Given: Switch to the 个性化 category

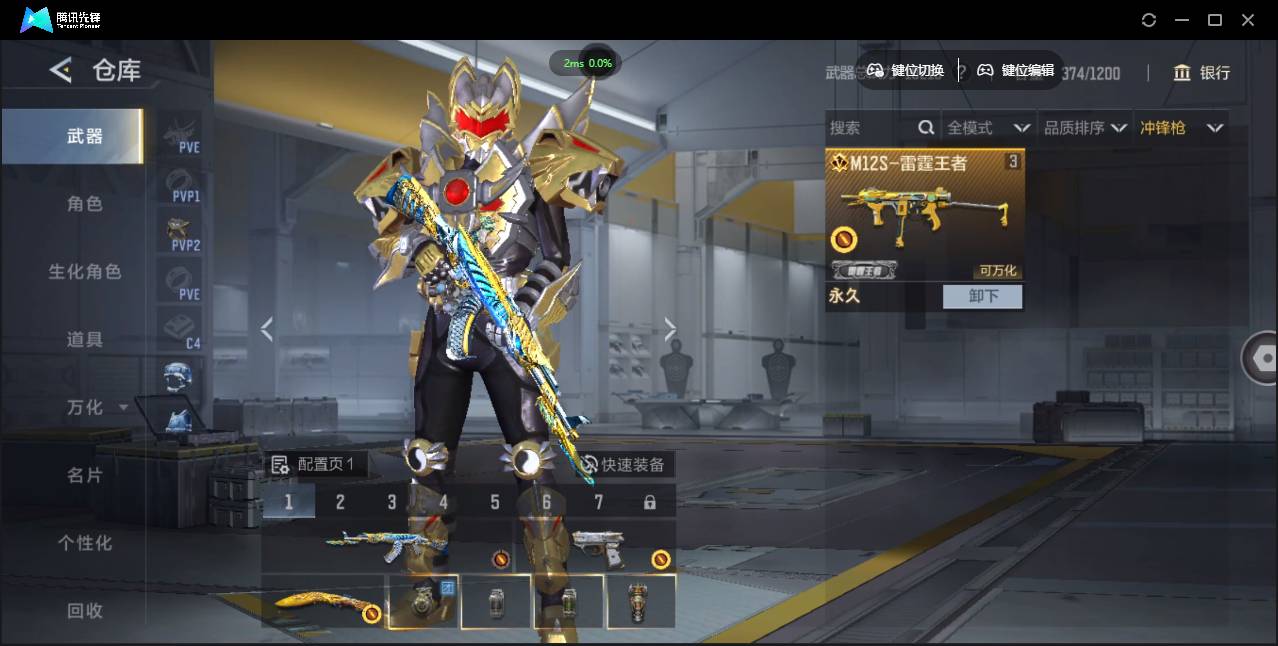Looking at the screenshot, I should tap(85, 544).
